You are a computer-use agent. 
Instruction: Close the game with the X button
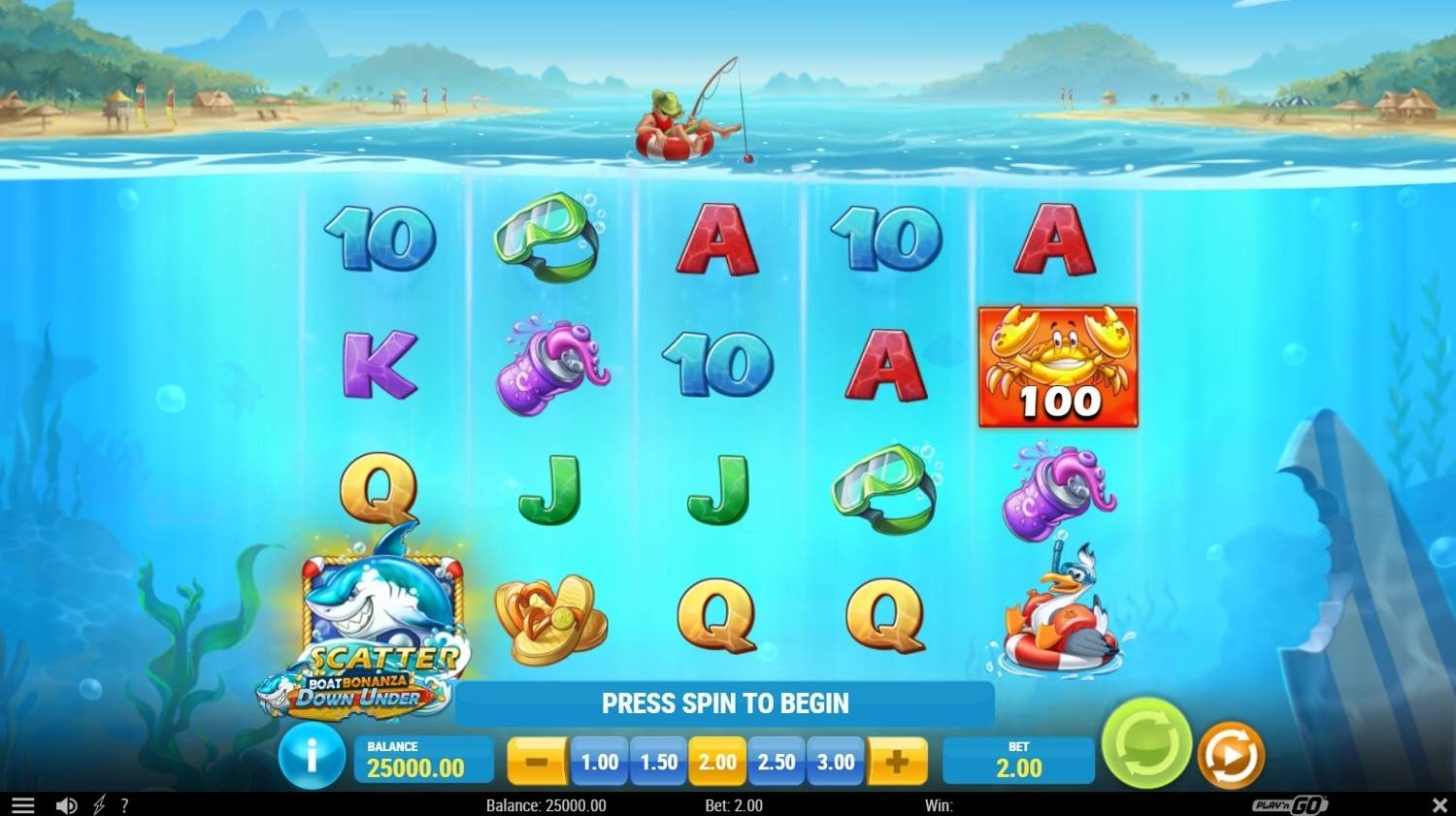coord(1440,805)
